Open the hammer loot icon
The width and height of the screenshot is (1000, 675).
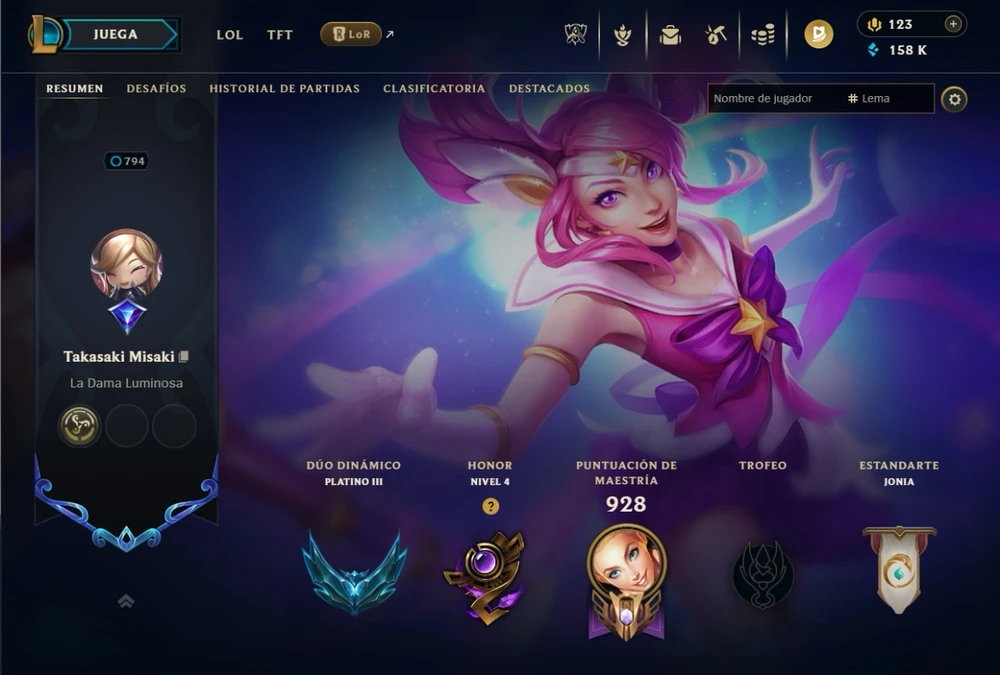[x=715, y=35]
